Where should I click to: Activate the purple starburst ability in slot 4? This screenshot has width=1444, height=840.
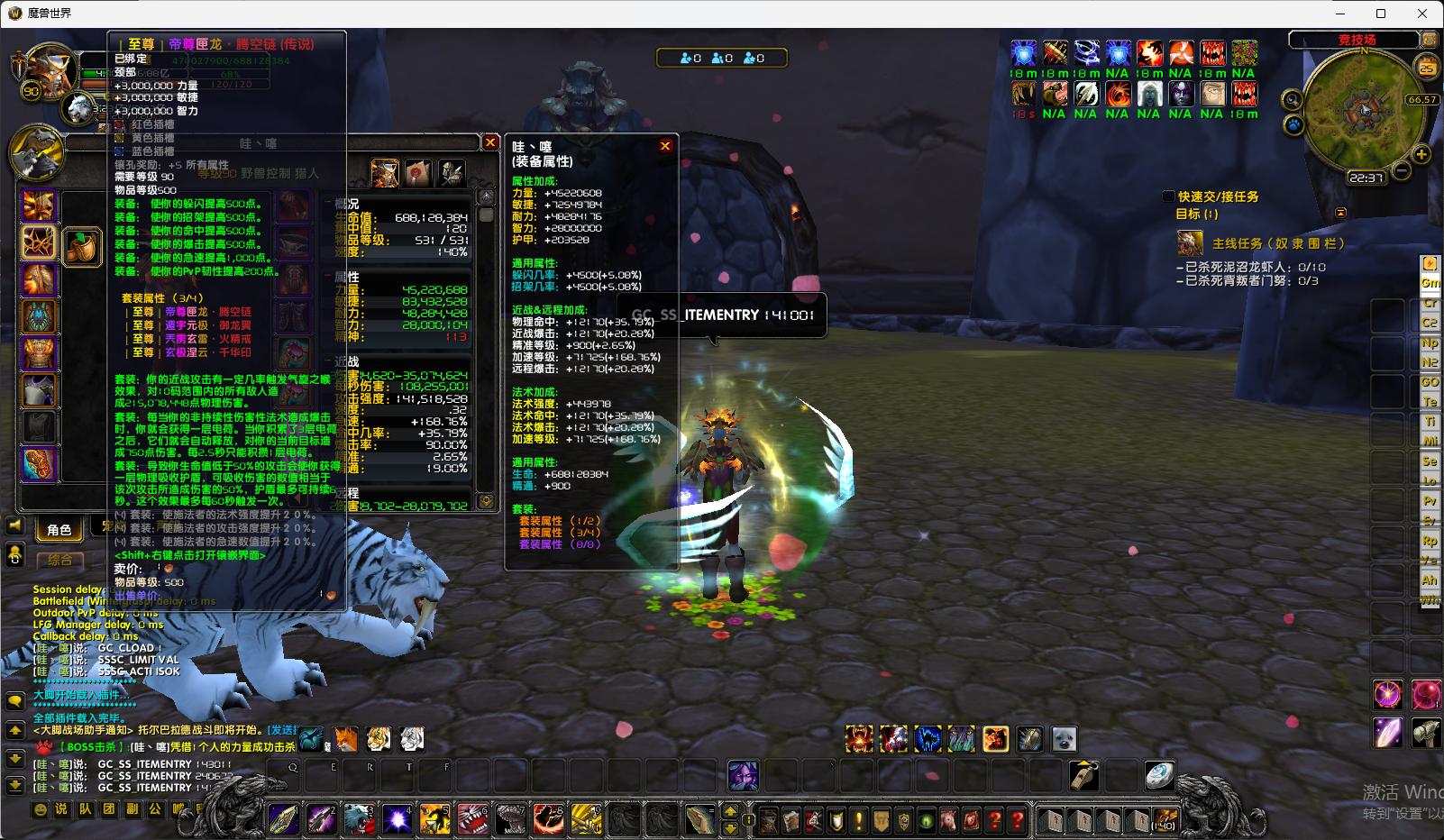coord(398,818)
